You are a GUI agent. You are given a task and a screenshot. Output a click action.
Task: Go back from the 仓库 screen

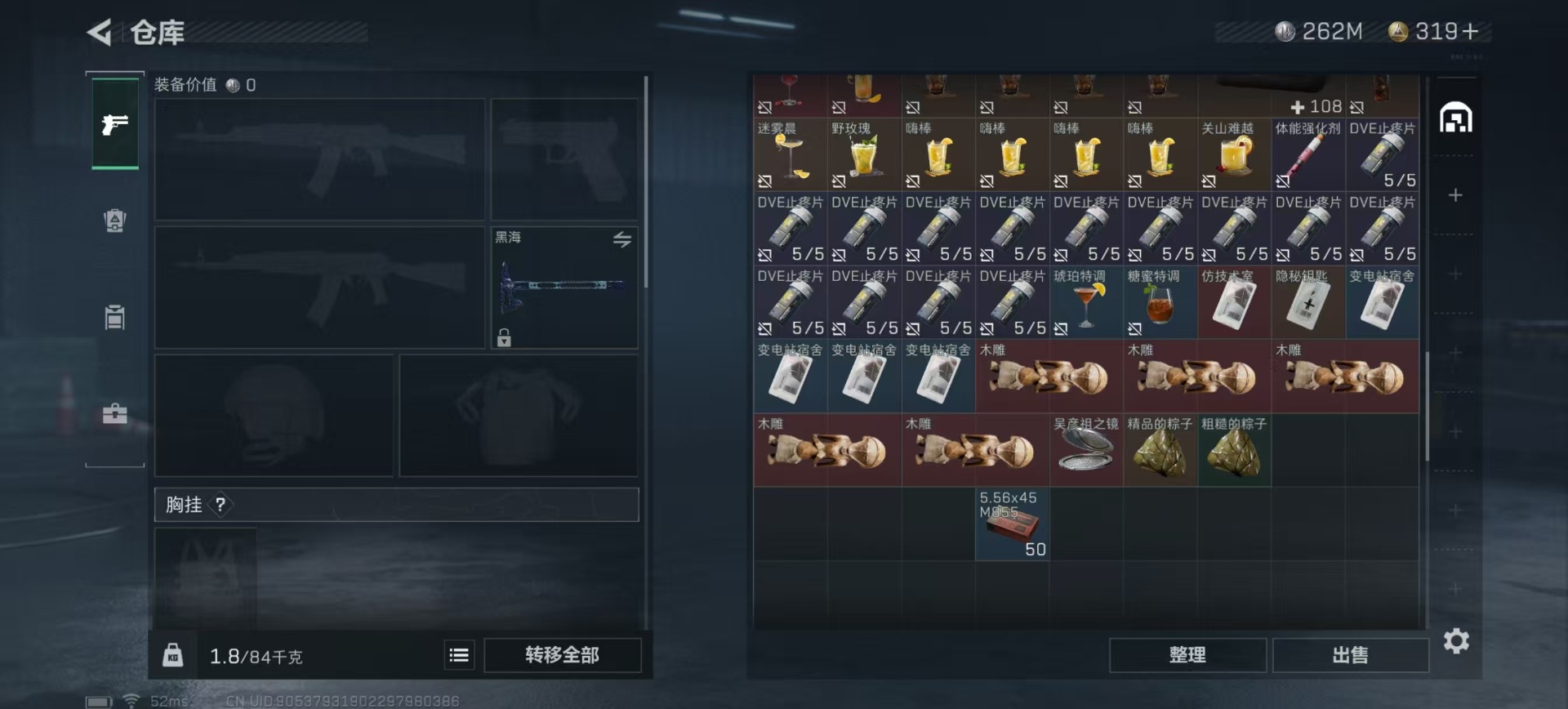(100, 33)
